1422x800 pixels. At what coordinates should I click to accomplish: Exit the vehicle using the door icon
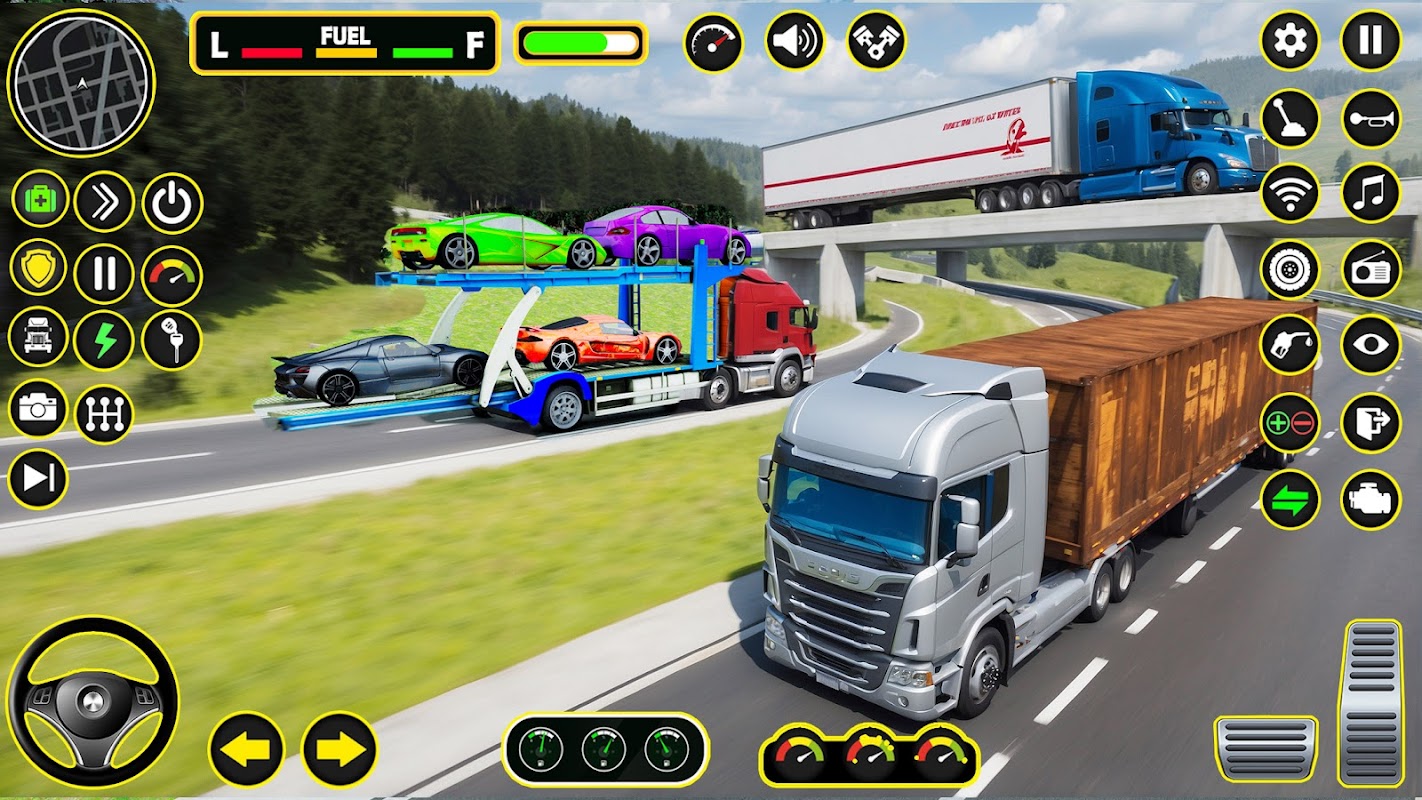coord(1371,423)
